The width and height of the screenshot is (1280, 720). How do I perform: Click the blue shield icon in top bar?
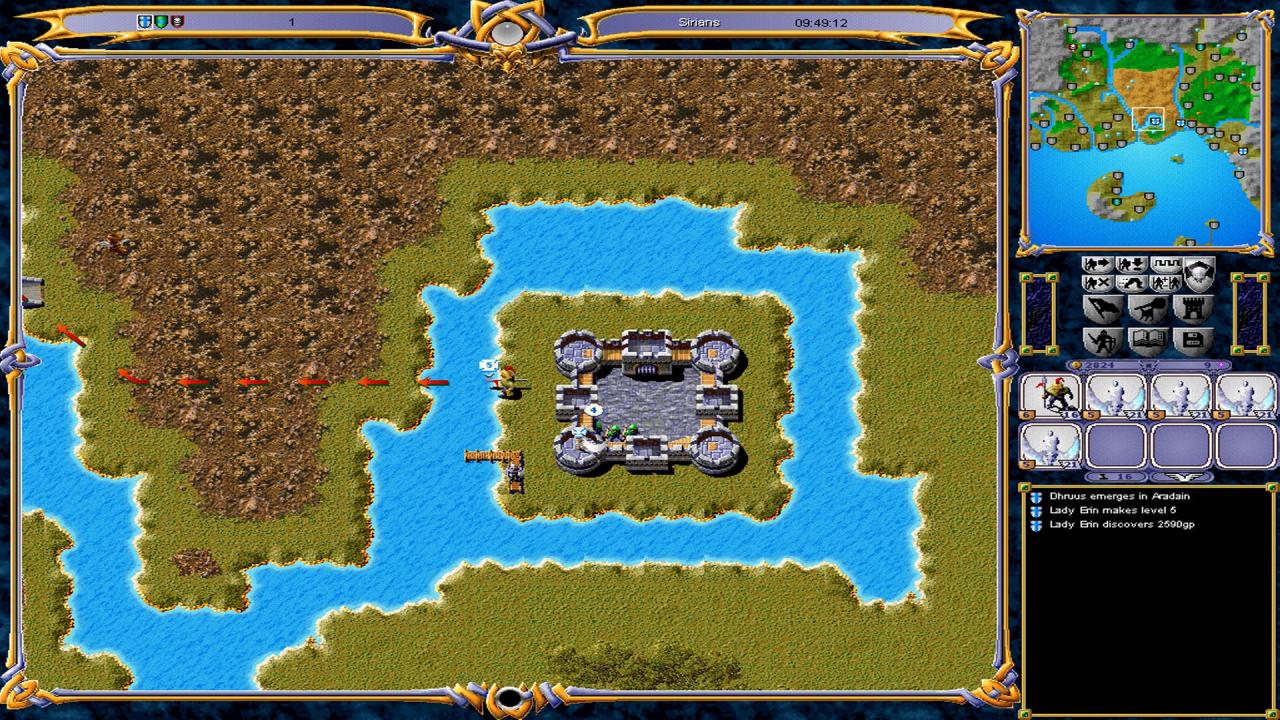coord(144,21)
